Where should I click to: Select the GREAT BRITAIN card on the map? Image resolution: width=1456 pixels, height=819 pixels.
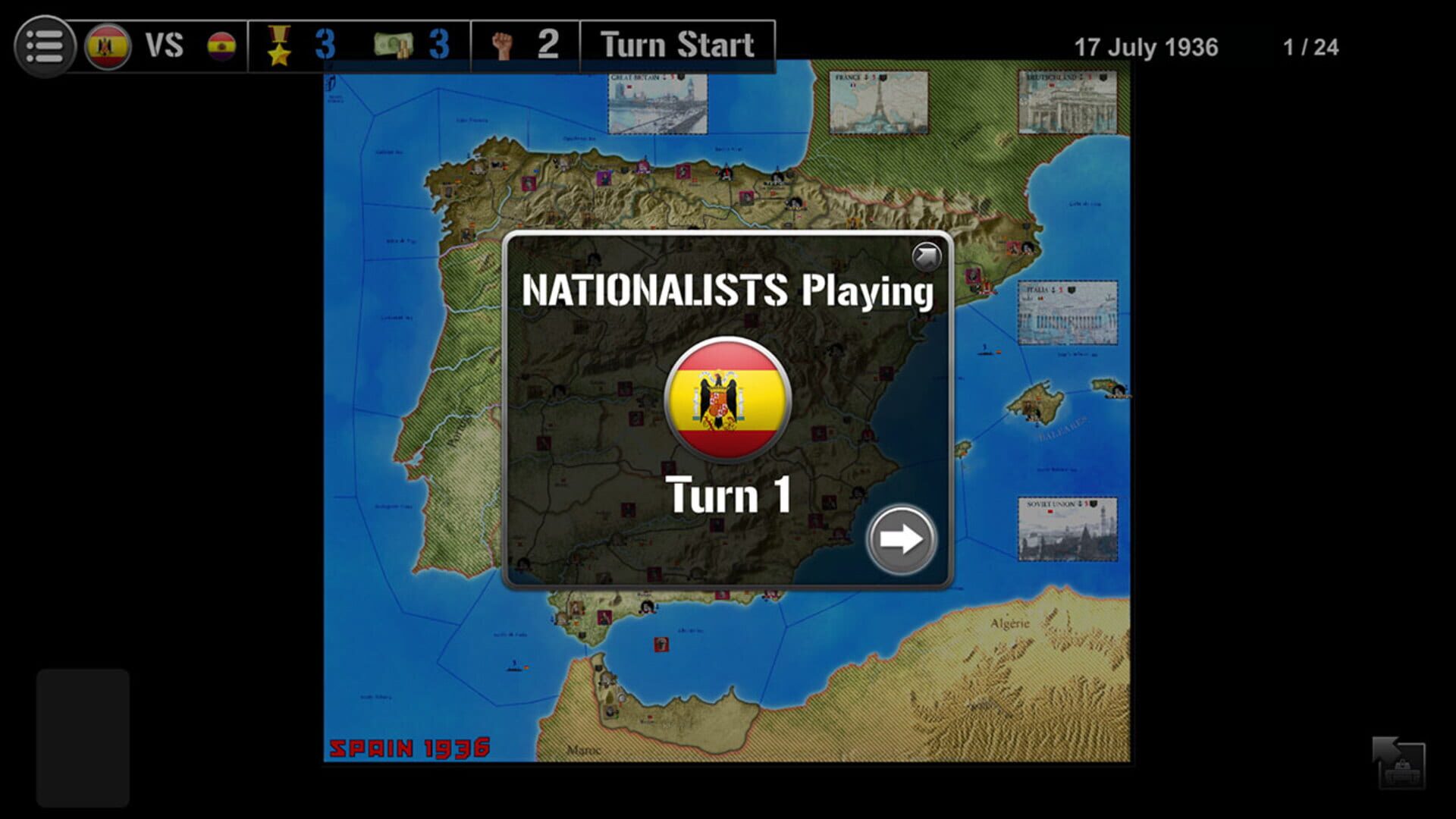pos(657,105)
